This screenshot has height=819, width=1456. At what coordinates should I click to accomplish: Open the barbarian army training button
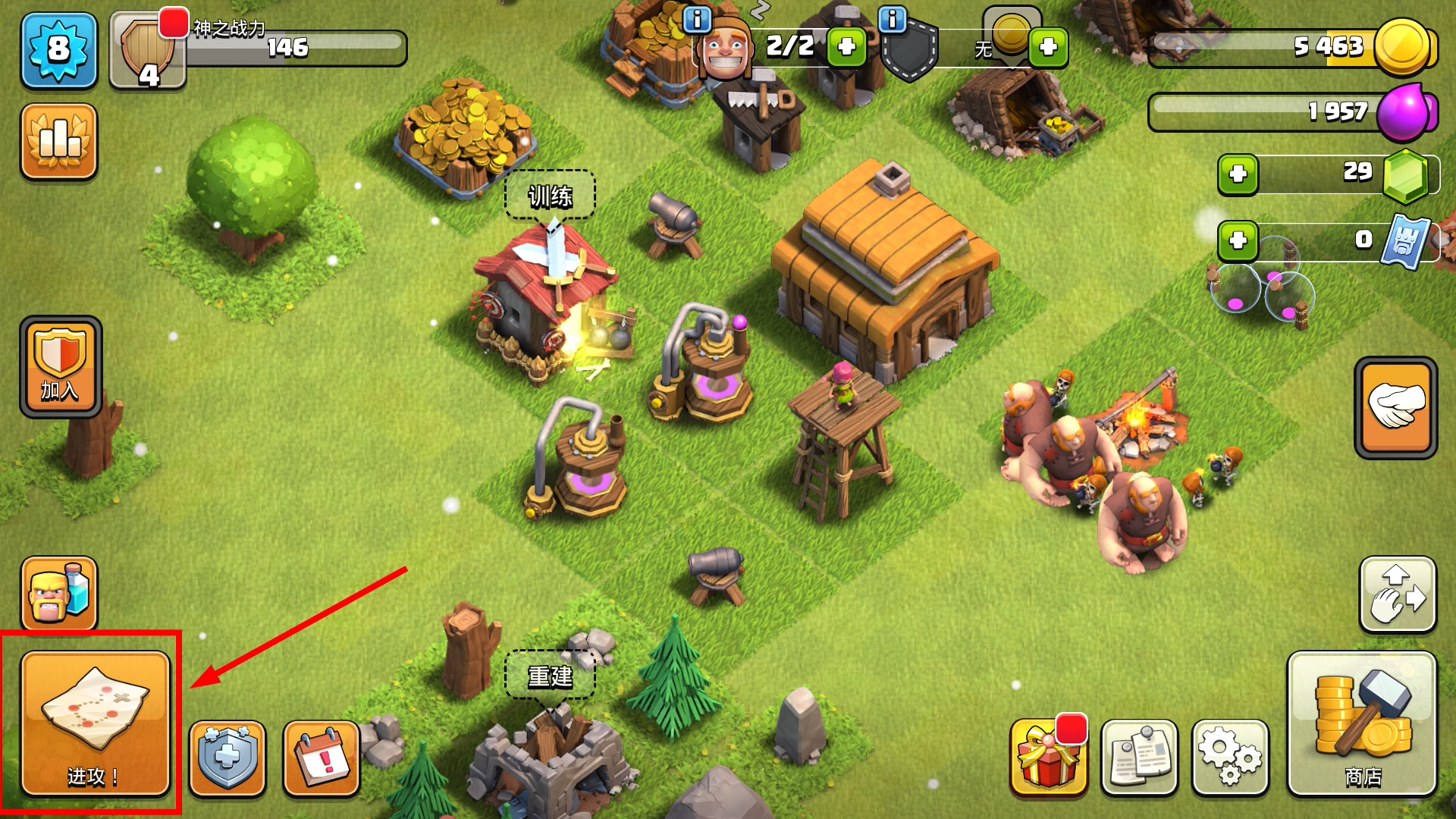click(x=59, y=594)
